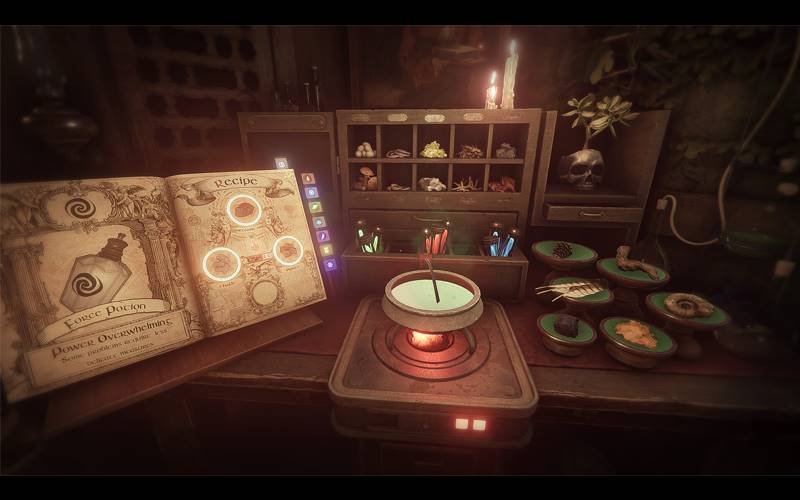
Task: Switch to the green leaf bookmark tab
Action: 314,207
